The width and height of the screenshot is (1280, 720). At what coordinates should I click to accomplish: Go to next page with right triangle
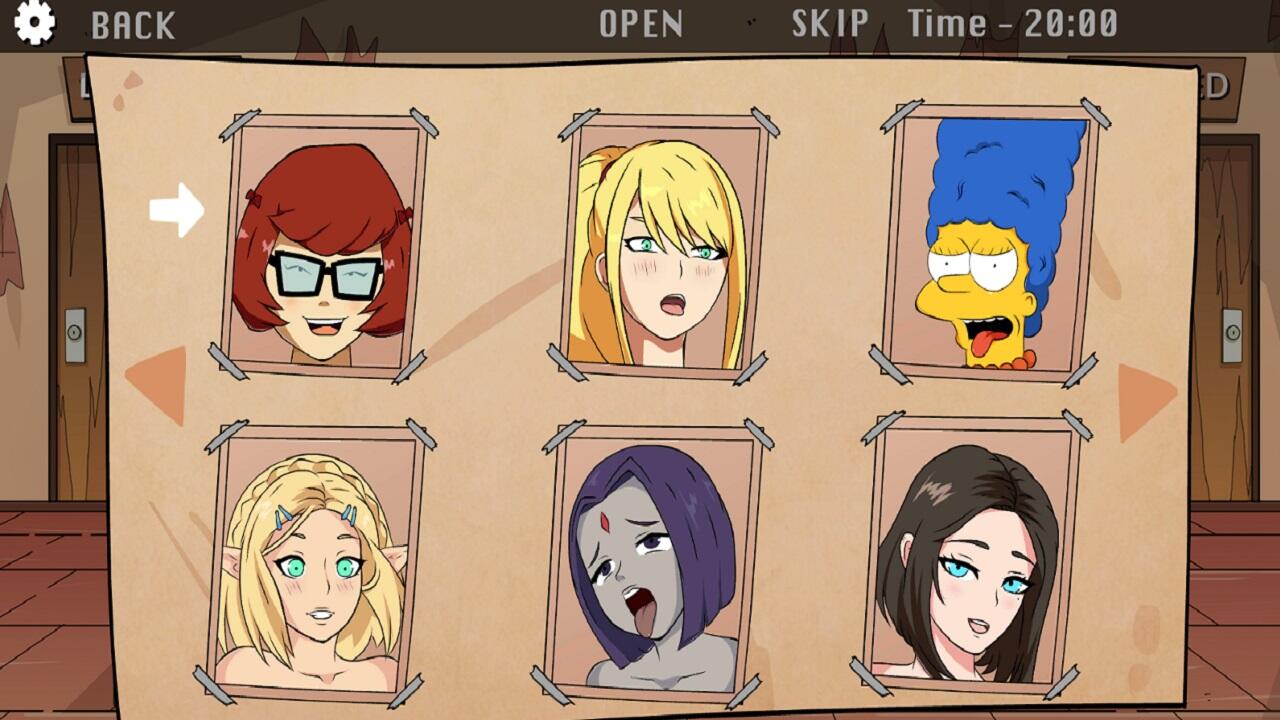point(1144,400)
